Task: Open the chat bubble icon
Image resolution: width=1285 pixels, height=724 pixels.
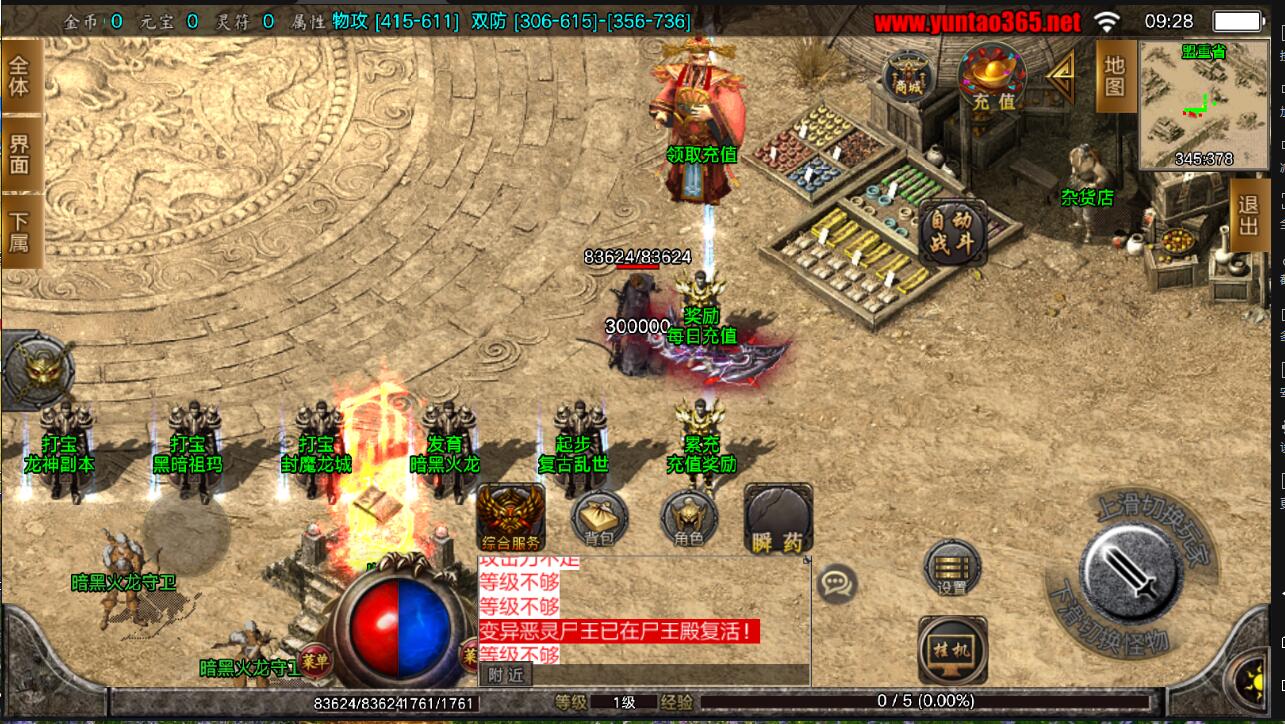Action: (x=836, y=583)
